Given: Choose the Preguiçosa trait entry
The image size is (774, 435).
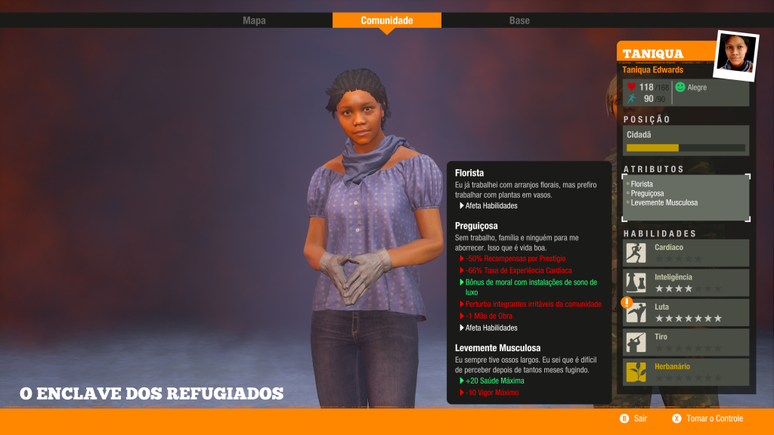Looking at the screenshot, I should point(648,193).
